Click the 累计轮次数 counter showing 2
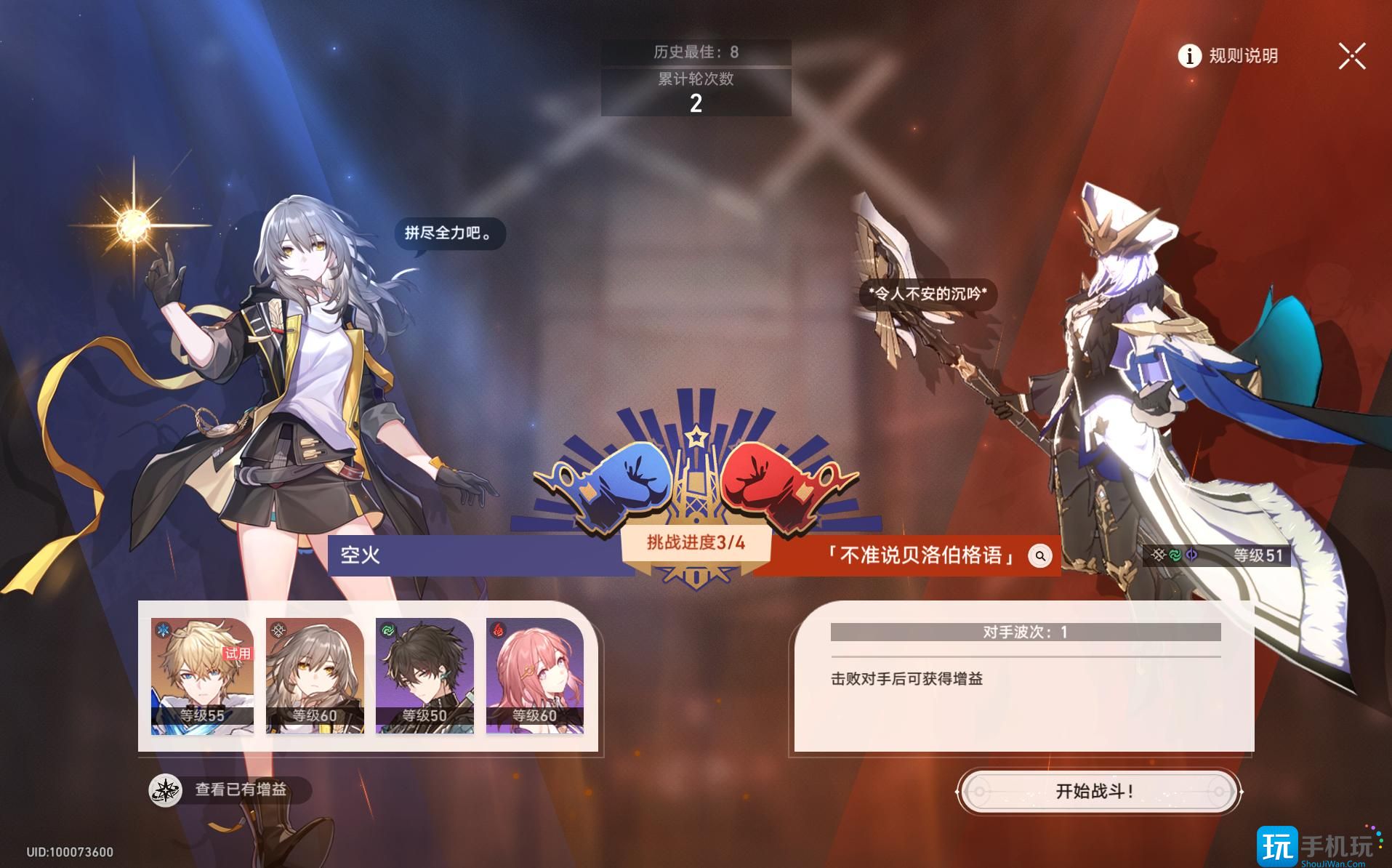 click(x=695, y=92)
